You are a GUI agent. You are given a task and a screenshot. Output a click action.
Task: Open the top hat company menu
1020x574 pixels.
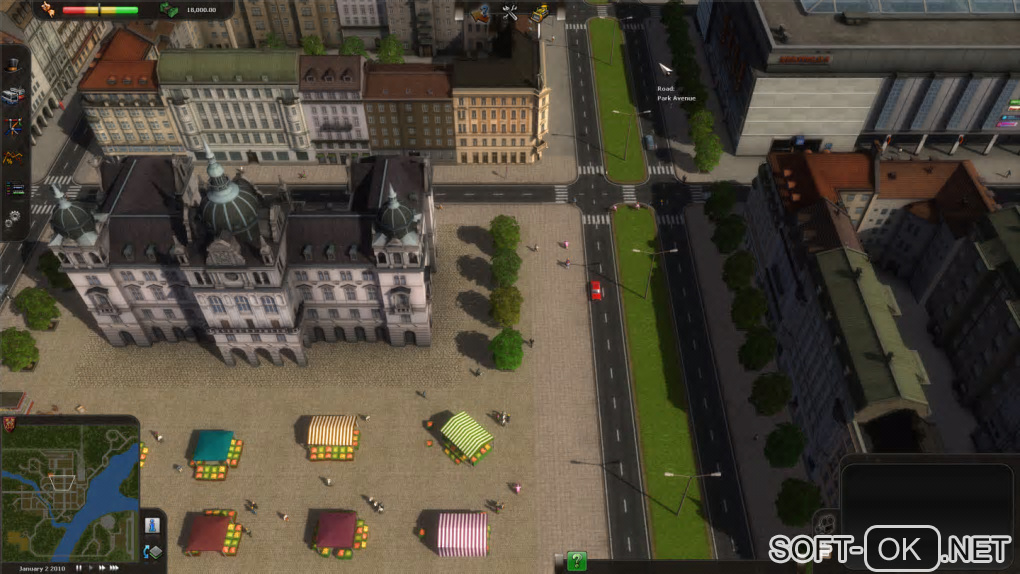[14, 65]
